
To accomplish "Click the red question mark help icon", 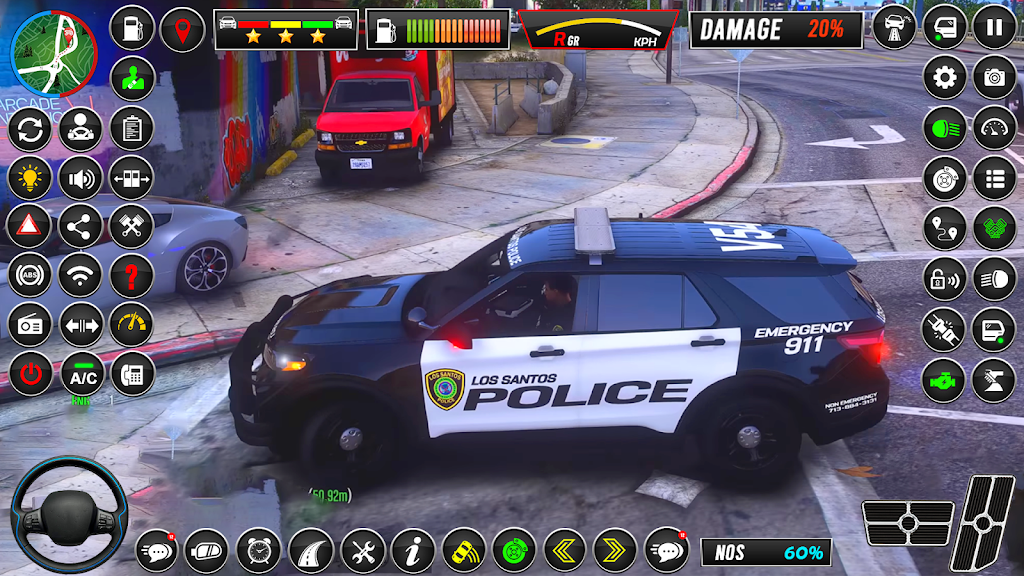I will (x=131, y=275).
